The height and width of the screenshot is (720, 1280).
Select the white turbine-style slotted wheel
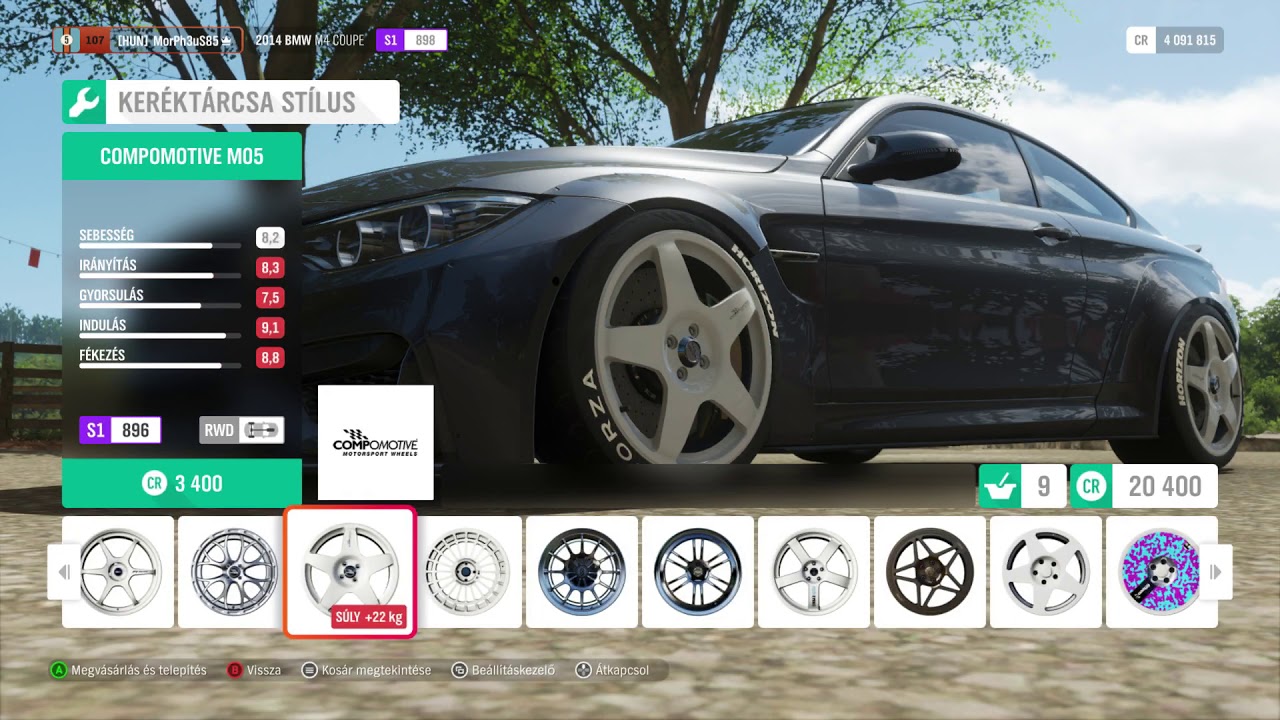click(468, 571)
